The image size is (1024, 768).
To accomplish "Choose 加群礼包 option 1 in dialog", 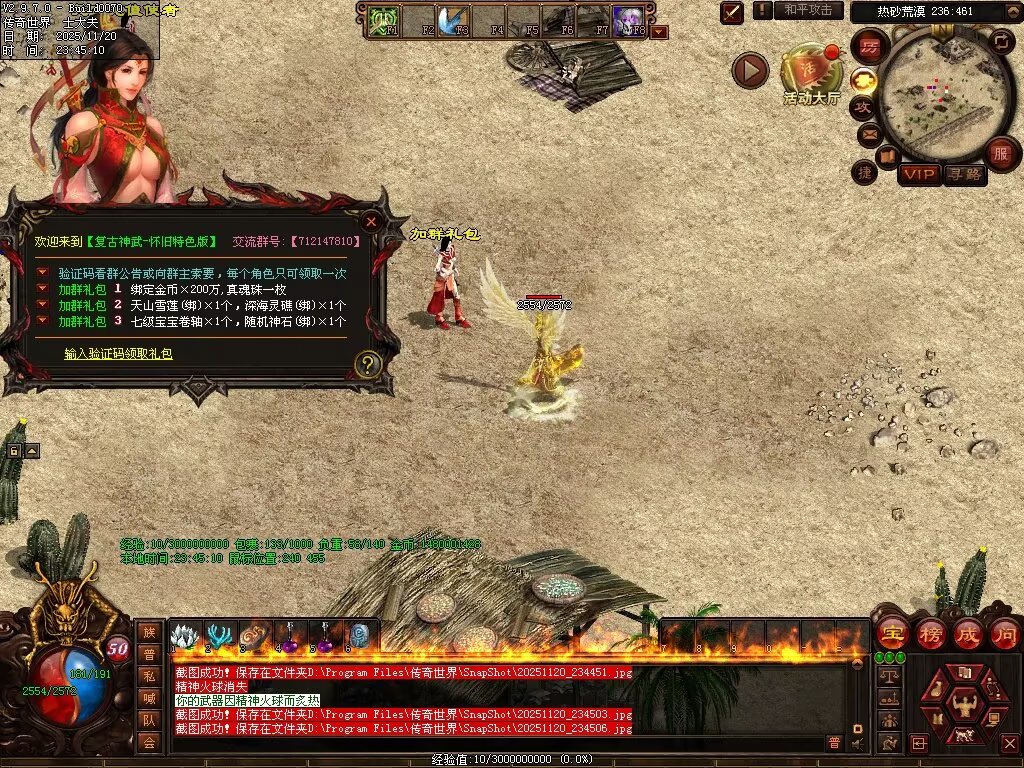I will pyautogui.click(x=82, y=289).
